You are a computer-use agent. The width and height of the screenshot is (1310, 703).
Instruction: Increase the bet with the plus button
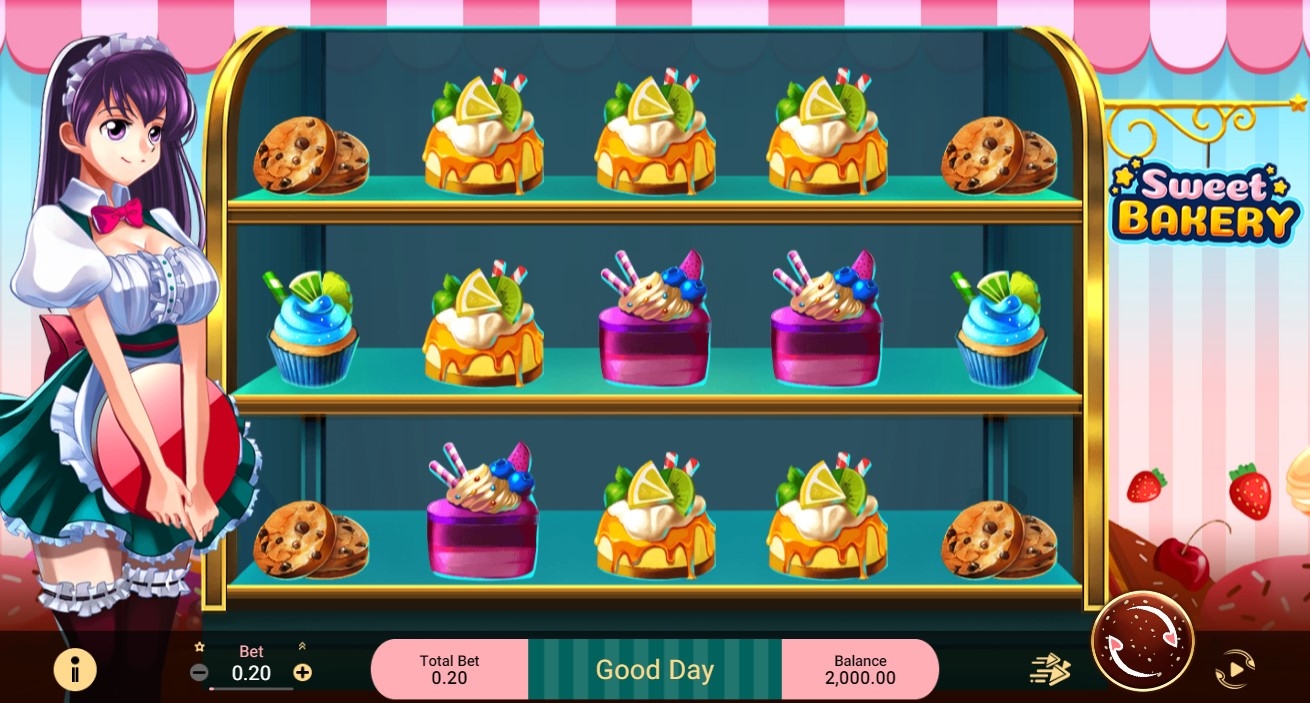pyautogui.click(x=302, y=672)
